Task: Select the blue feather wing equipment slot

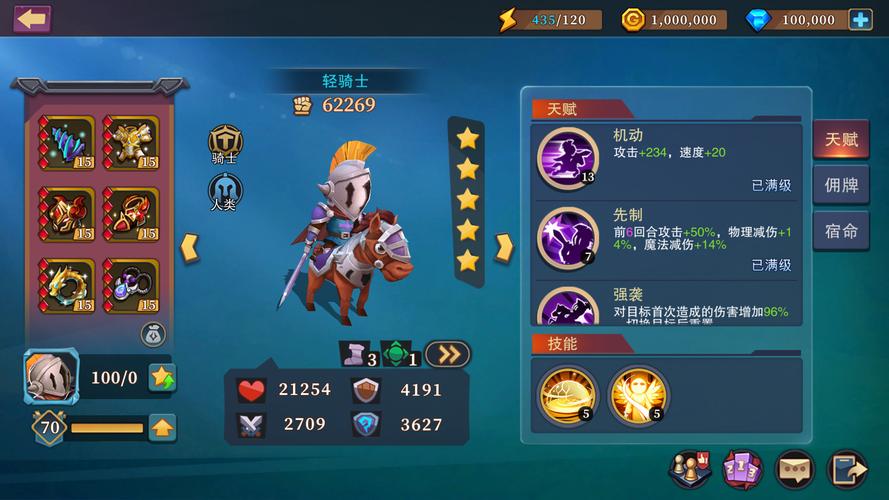Action: (68, 143)
